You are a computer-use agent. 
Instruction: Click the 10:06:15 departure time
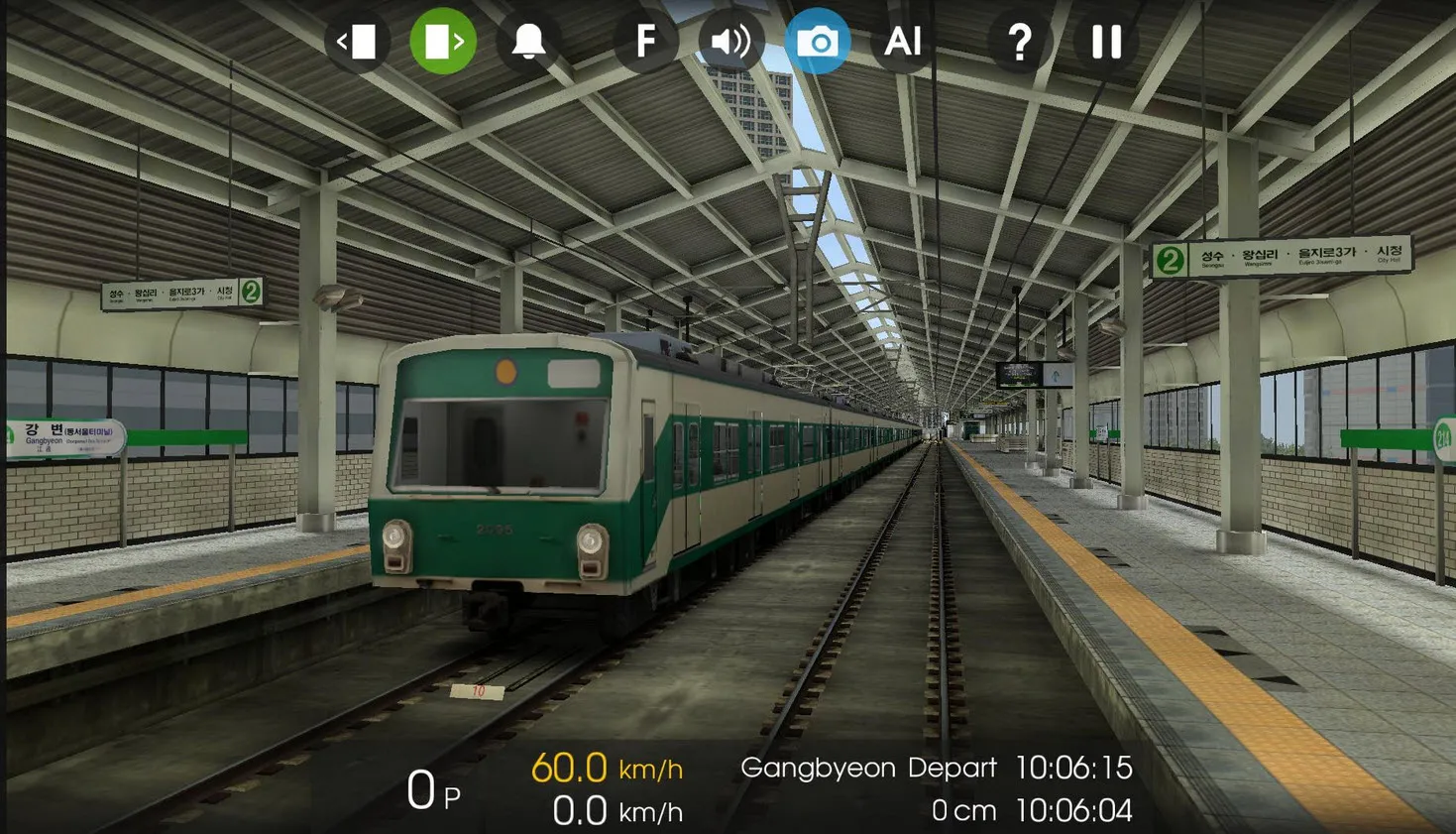1074,767
